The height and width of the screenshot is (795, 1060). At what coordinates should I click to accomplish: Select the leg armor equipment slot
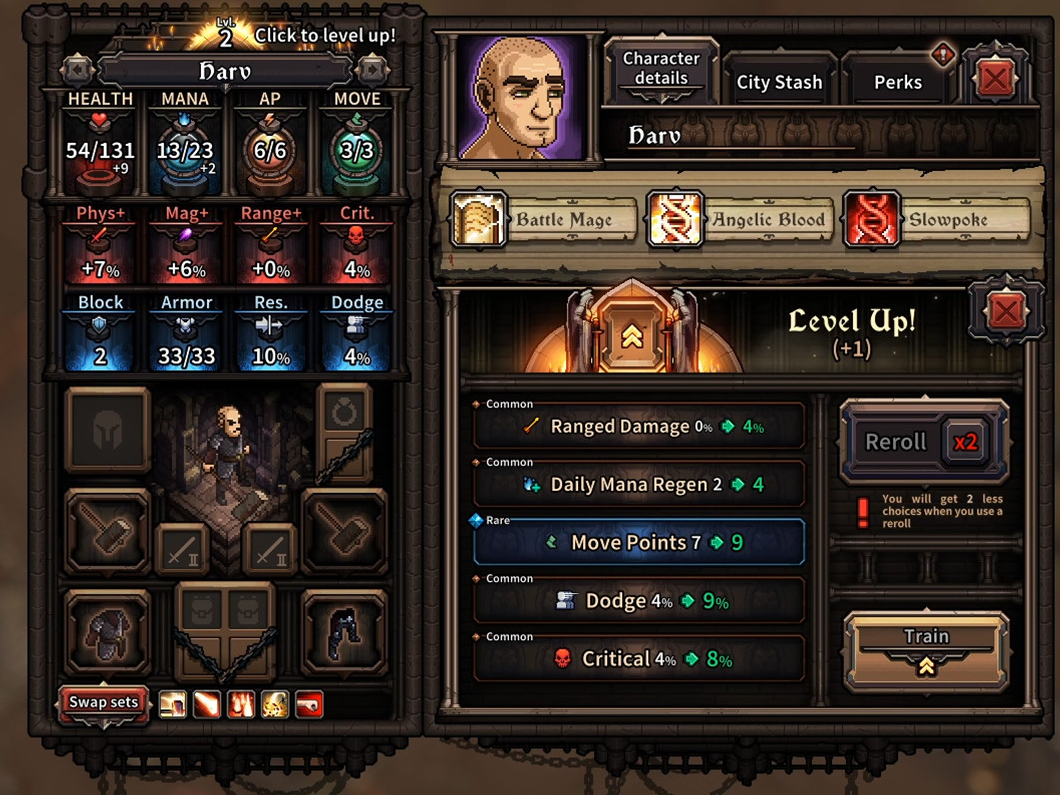344,633
